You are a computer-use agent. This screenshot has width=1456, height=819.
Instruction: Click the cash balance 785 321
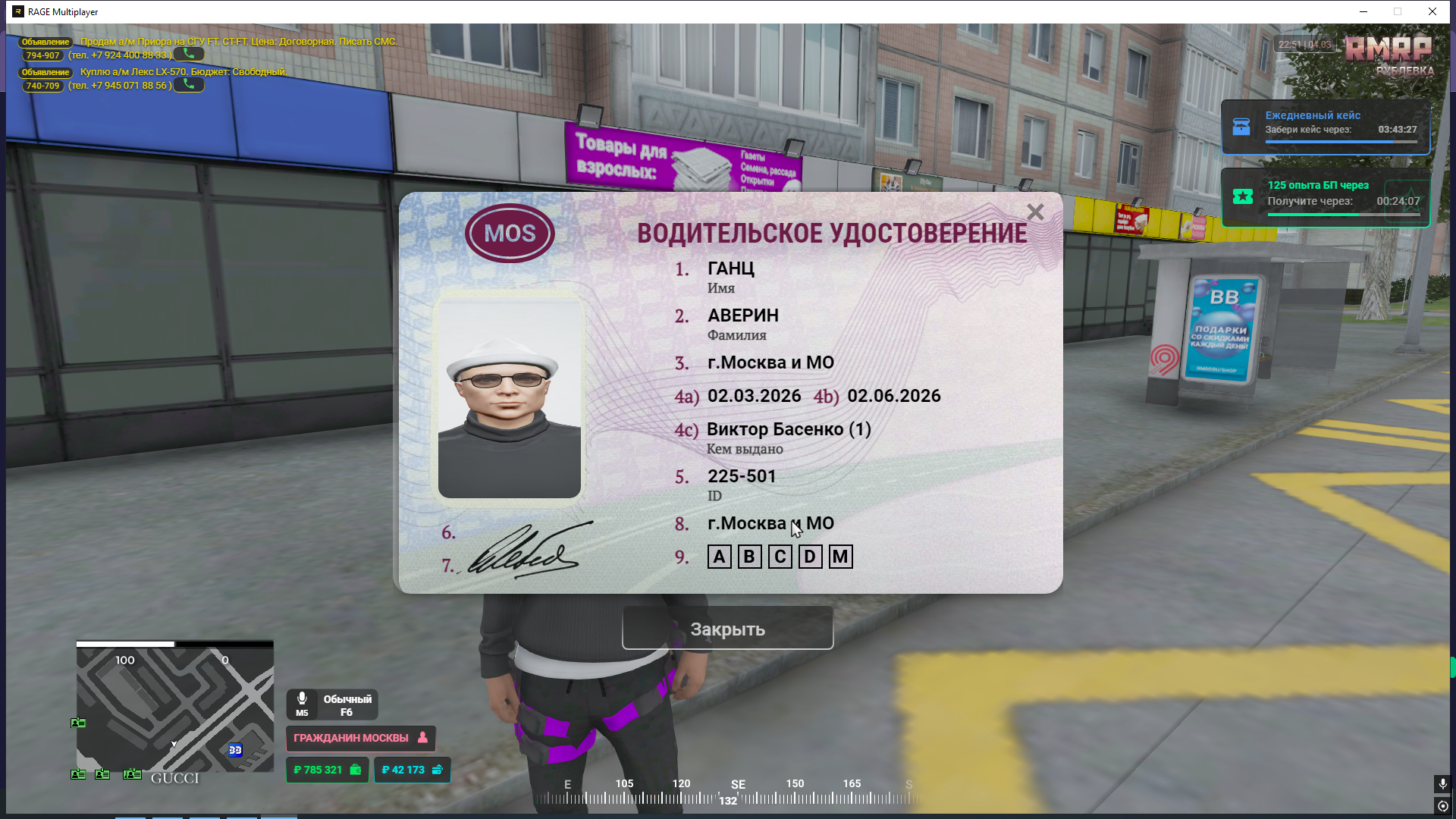pyautogui.click(x=327, y=770)
